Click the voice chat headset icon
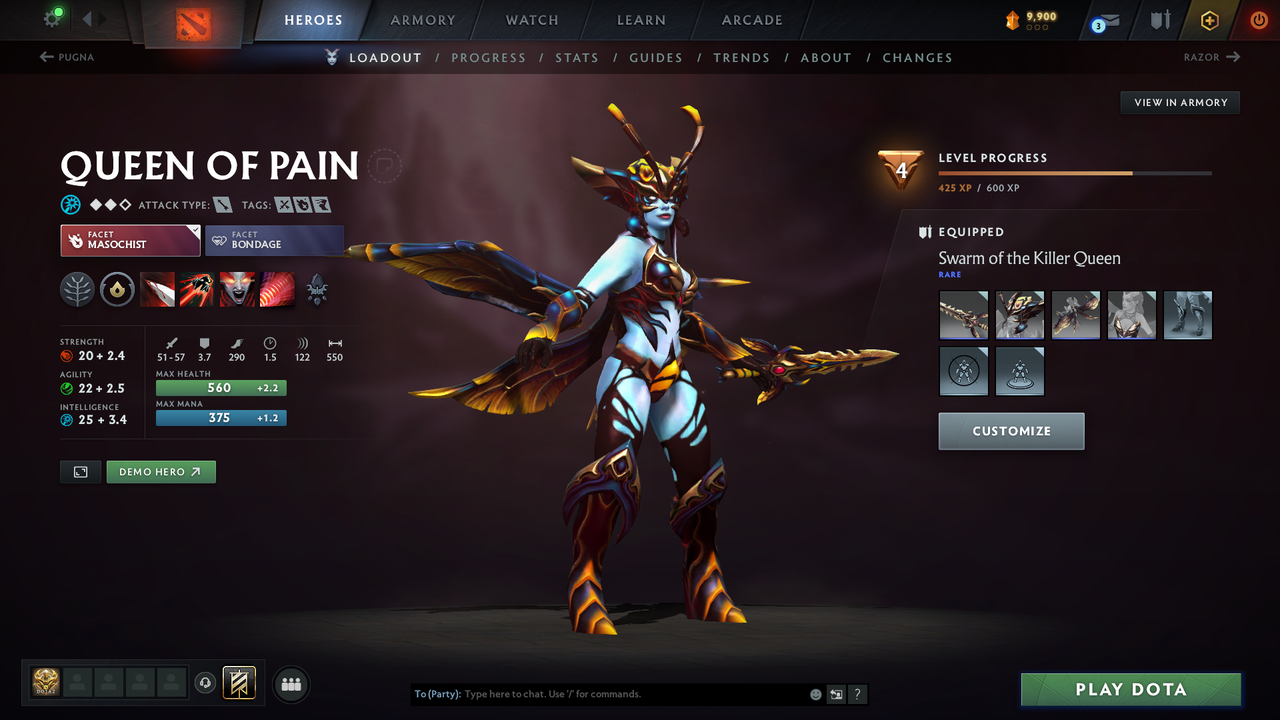 pos(207,683)
